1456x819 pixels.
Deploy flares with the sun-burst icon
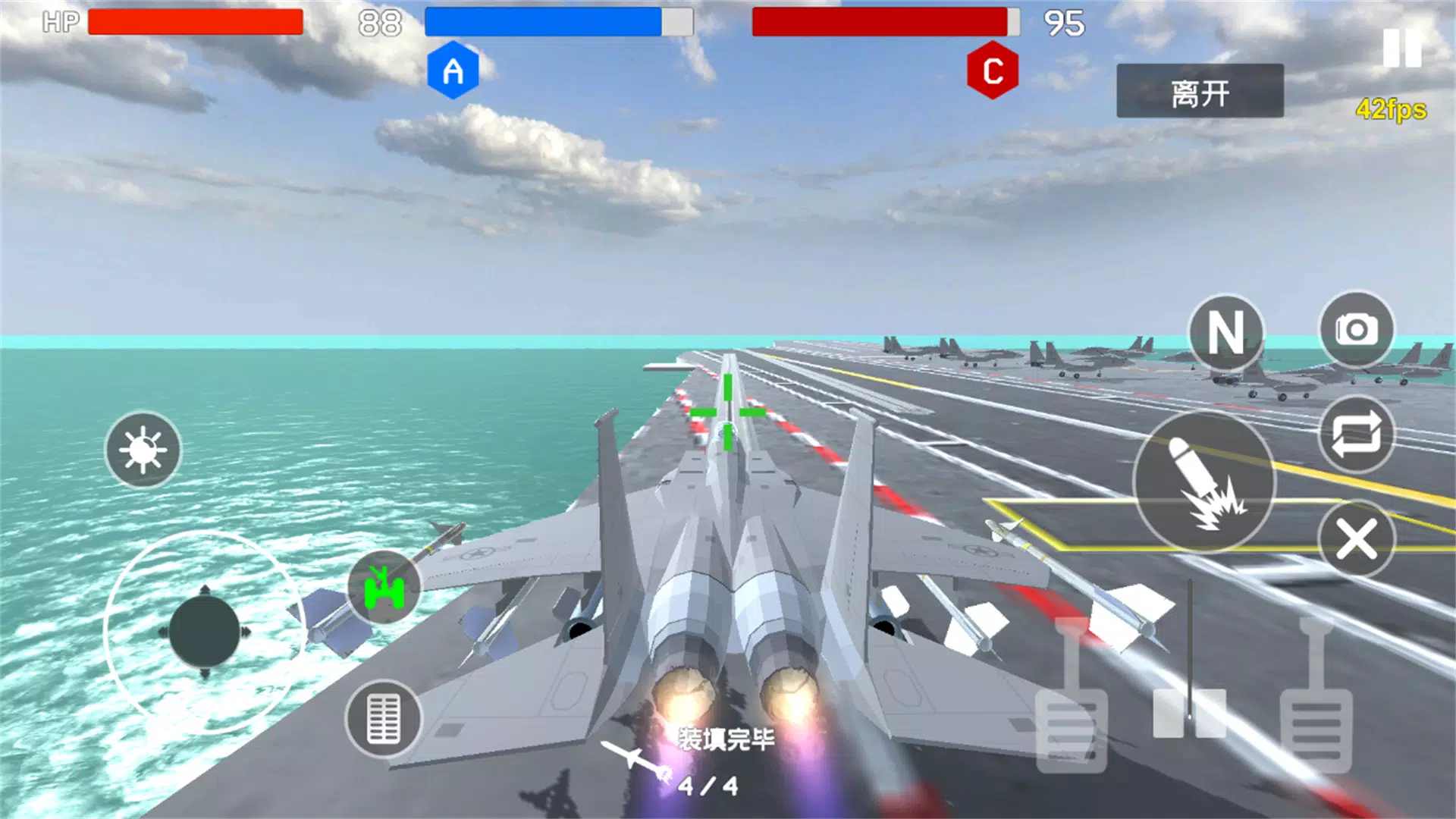click(142, 449)
